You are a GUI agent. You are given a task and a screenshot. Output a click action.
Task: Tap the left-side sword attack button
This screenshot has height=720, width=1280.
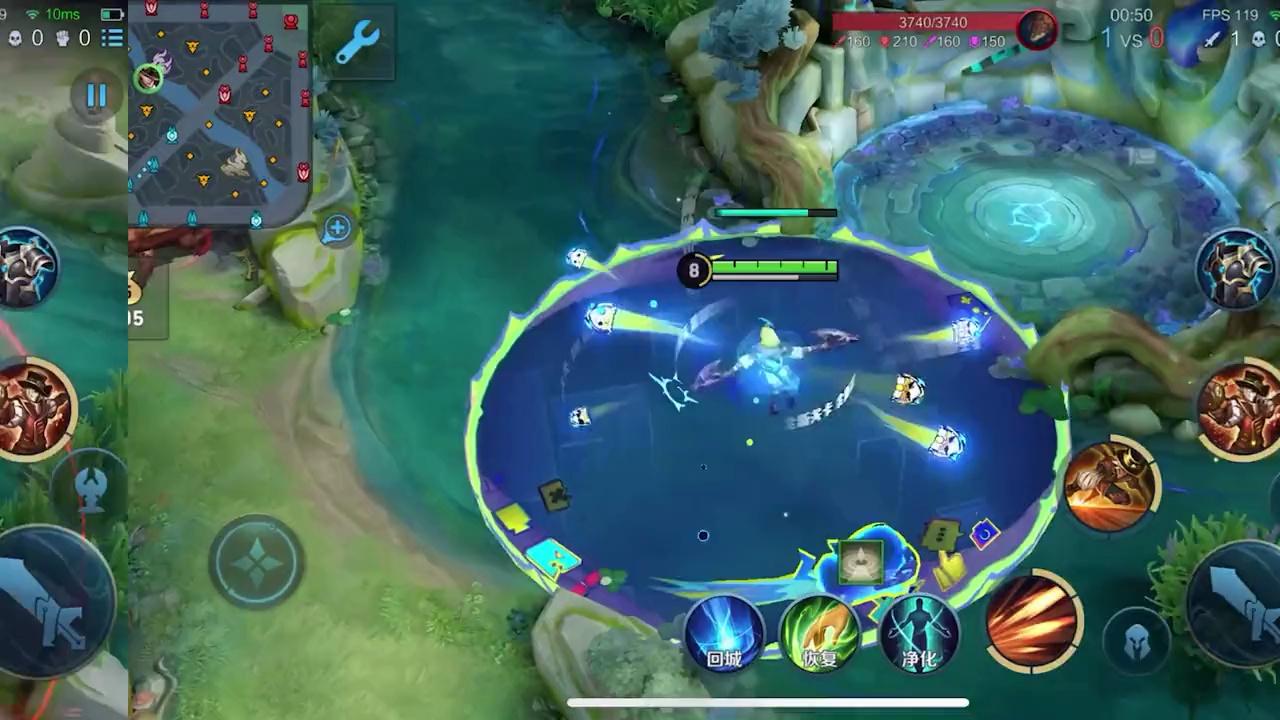(x=50, y=598)
